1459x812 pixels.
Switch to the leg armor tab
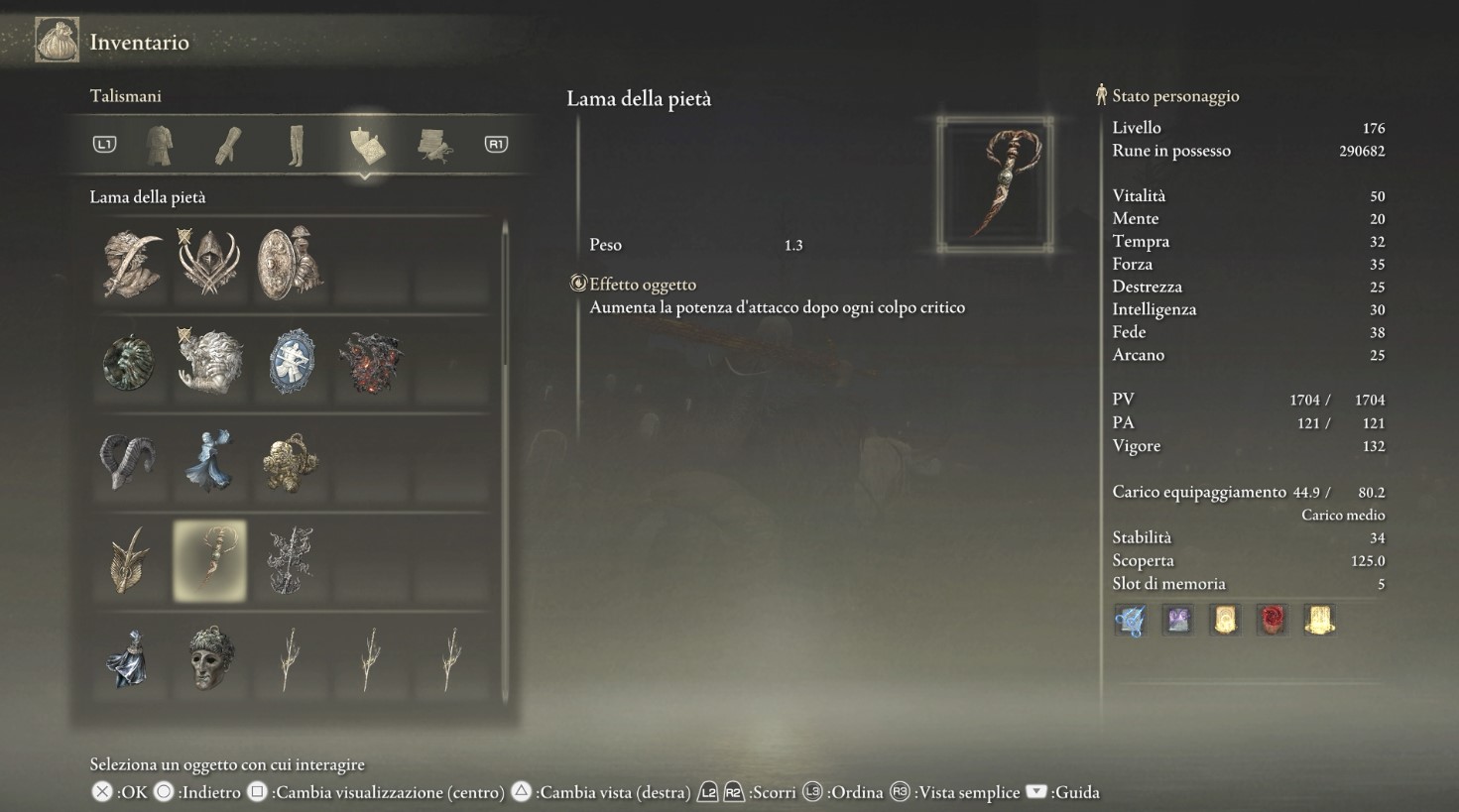296,145
